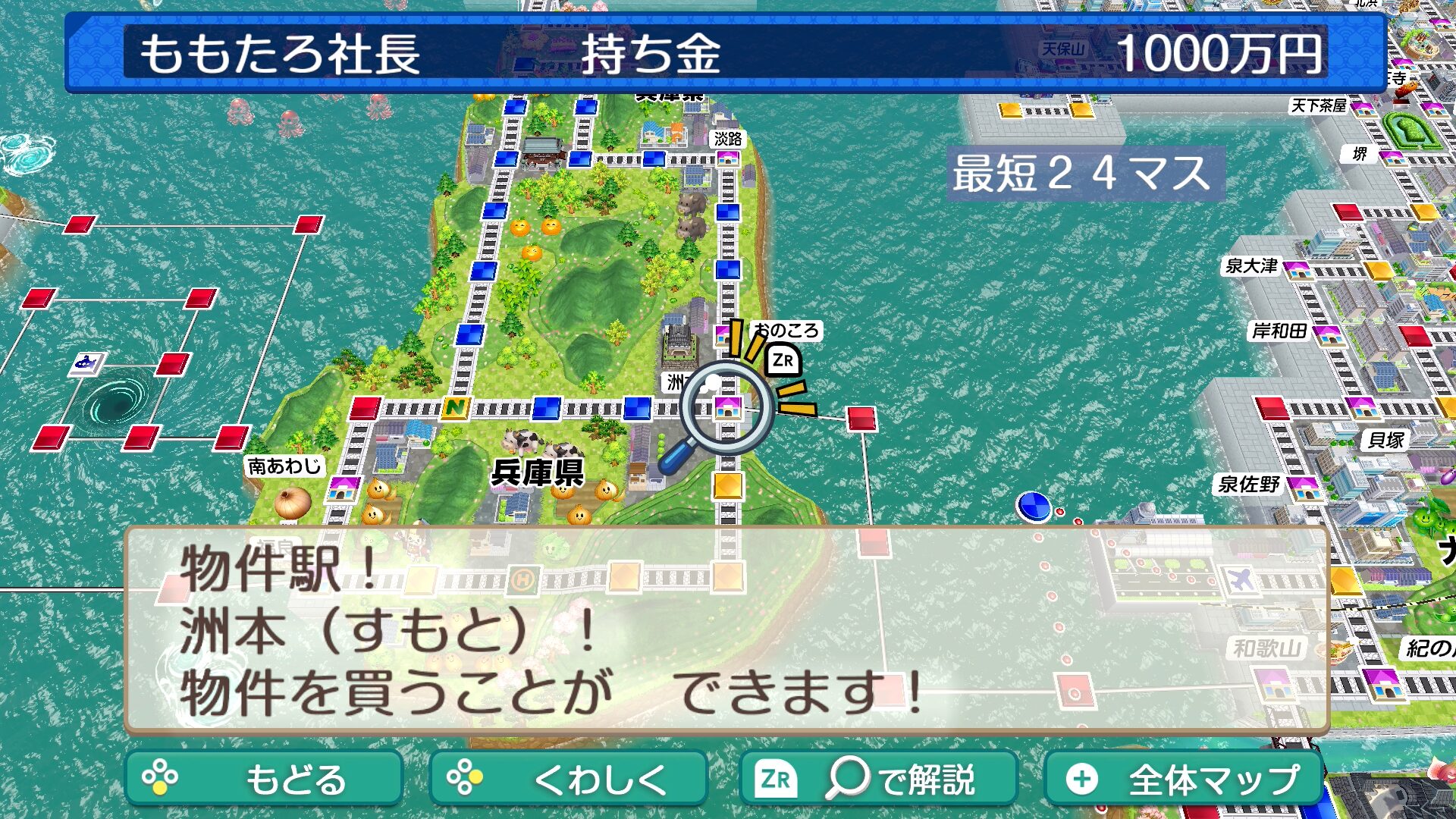Click the 泉佐野 station label
Image resolution: width=1456 pixels, height=819 pixels.
click(x=1248, y=484)
